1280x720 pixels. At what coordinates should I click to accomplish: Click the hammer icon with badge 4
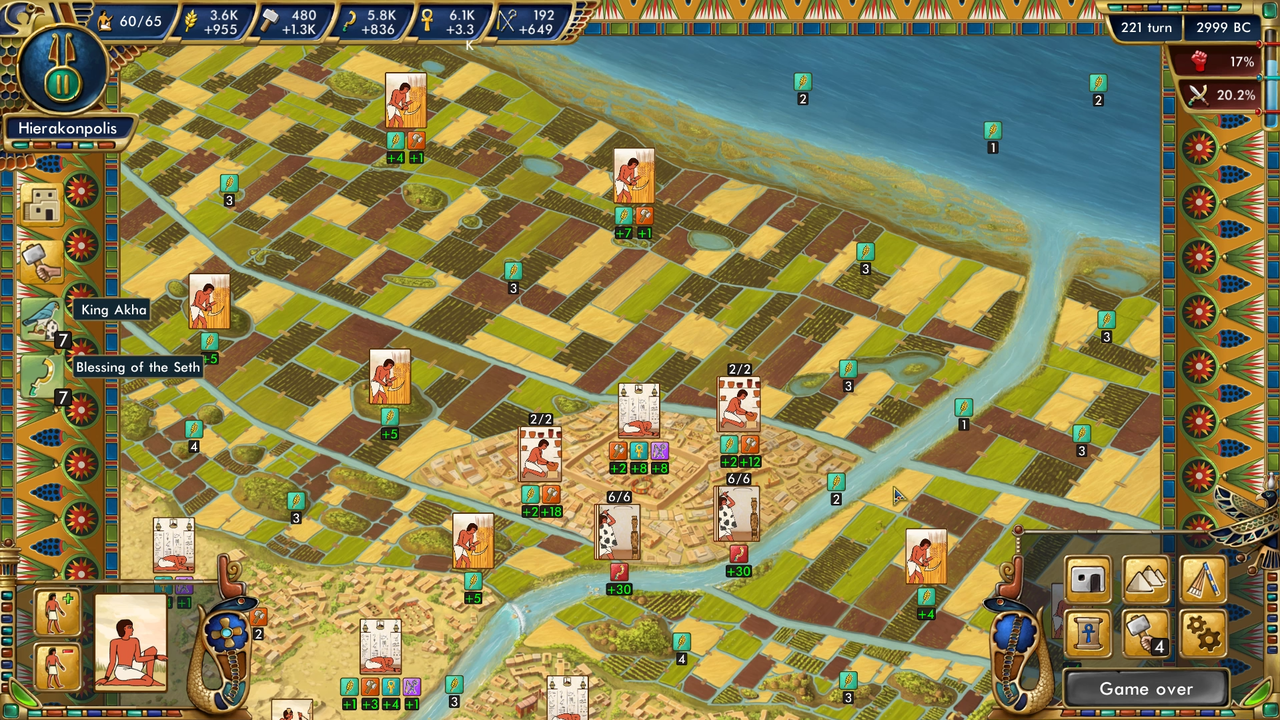(1144, 634)
